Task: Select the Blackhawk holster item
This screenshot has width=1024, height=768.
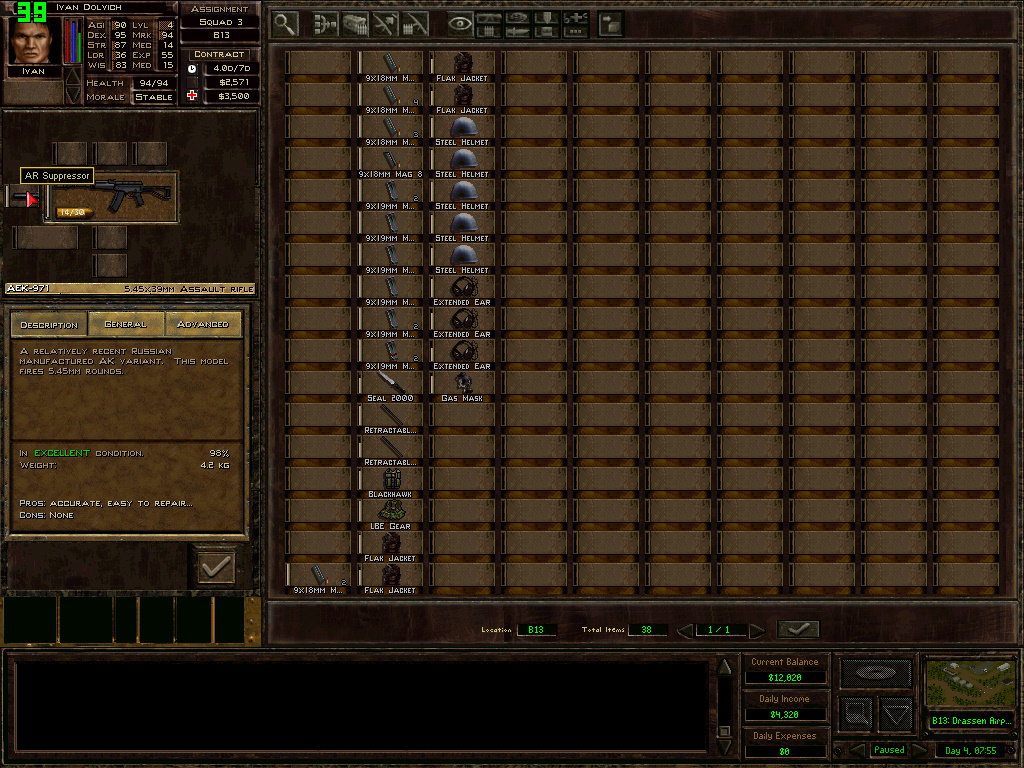Action: point(389,482)
